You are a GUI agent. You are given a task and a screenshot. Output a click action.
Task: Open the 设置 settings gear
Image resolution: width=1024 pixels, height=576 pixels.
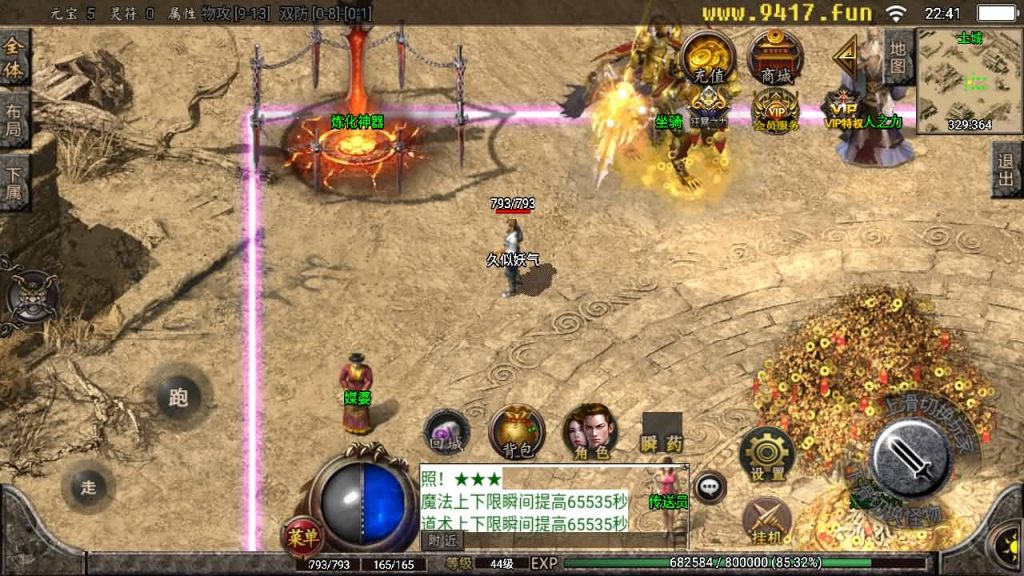767,455
